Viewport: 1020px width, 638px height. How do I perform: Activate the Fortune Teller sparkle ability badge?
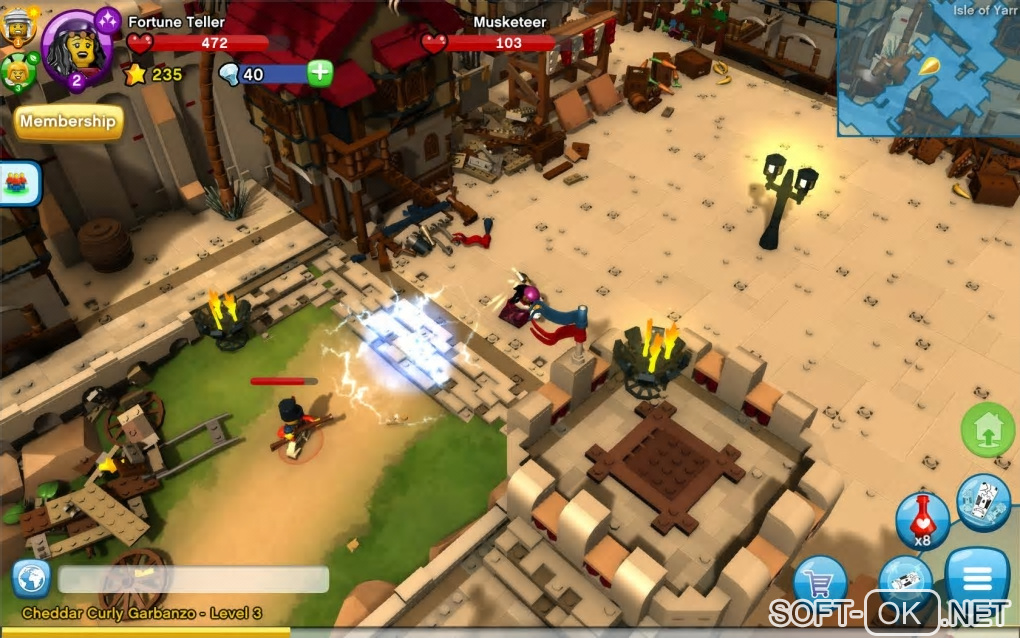[x=107, y=19]
